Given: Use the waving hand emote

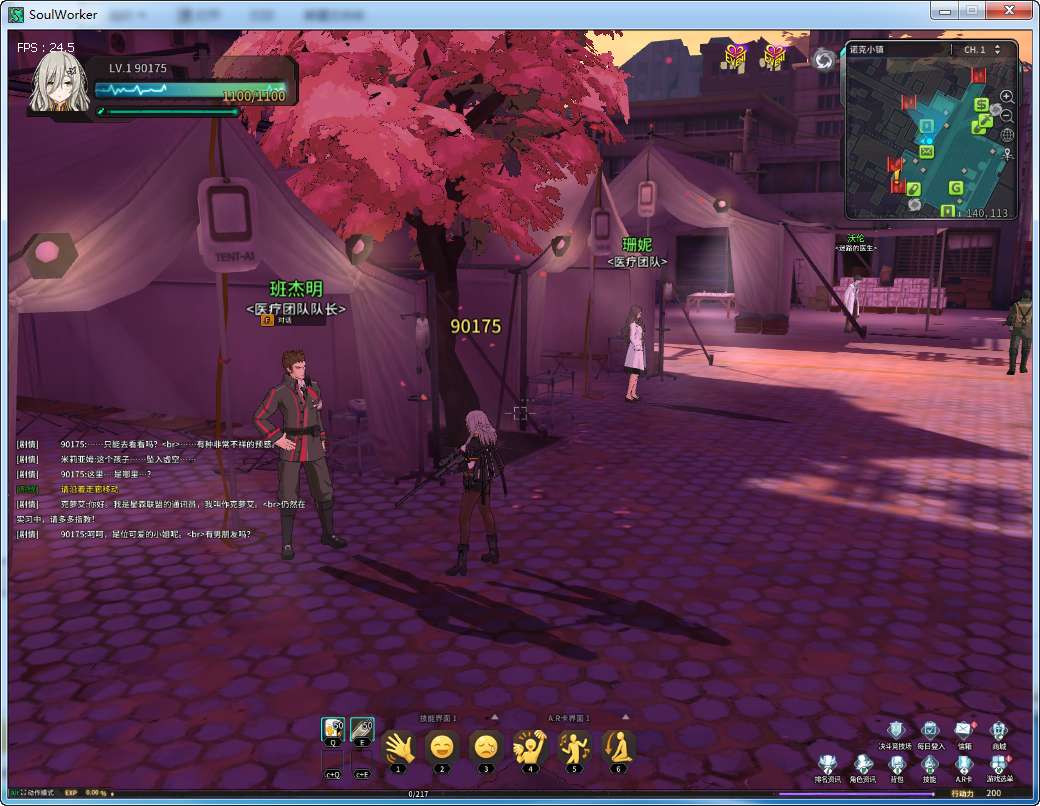Looking at the screenshot, I should [x=399, y=747].
